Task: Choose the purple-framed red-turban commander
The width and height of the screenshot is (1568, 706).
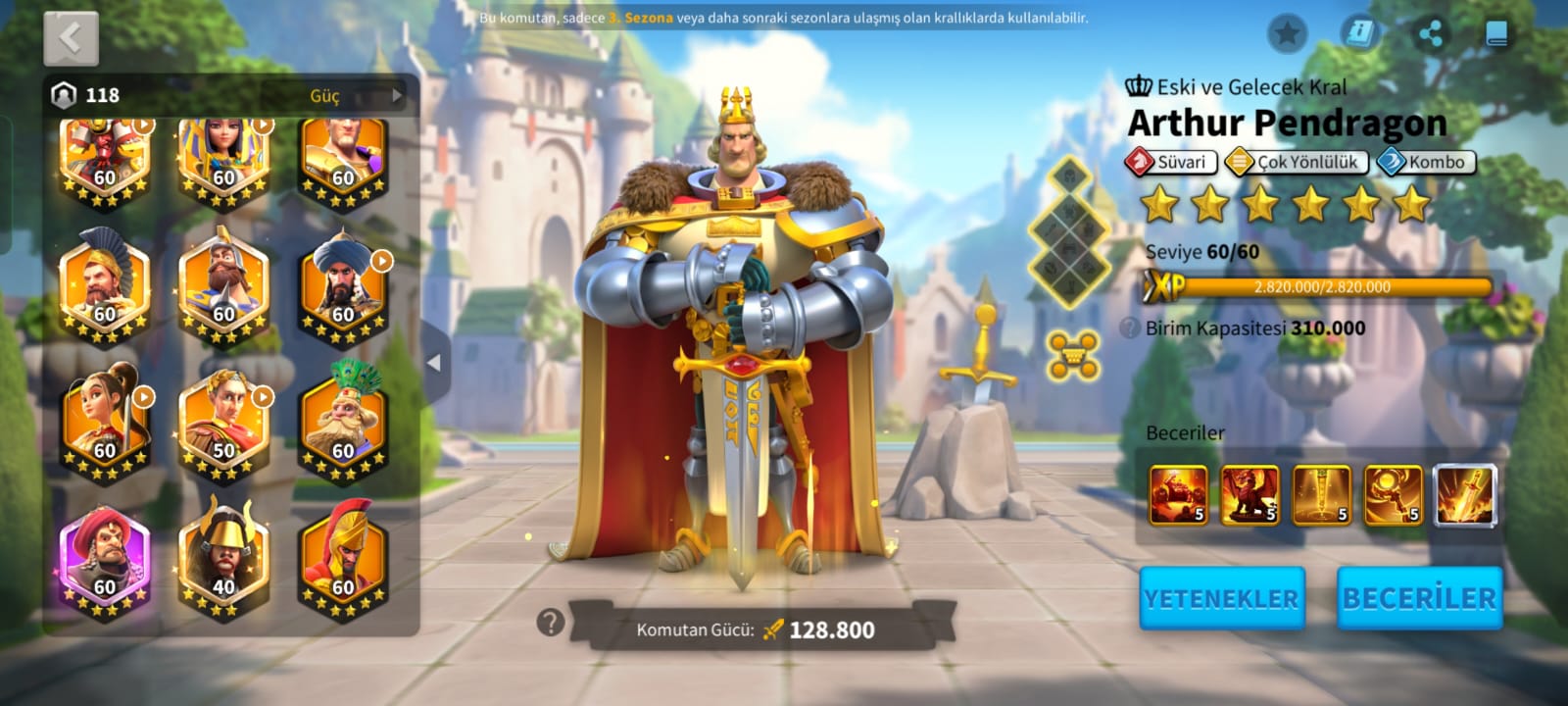Action: [104, 558]
